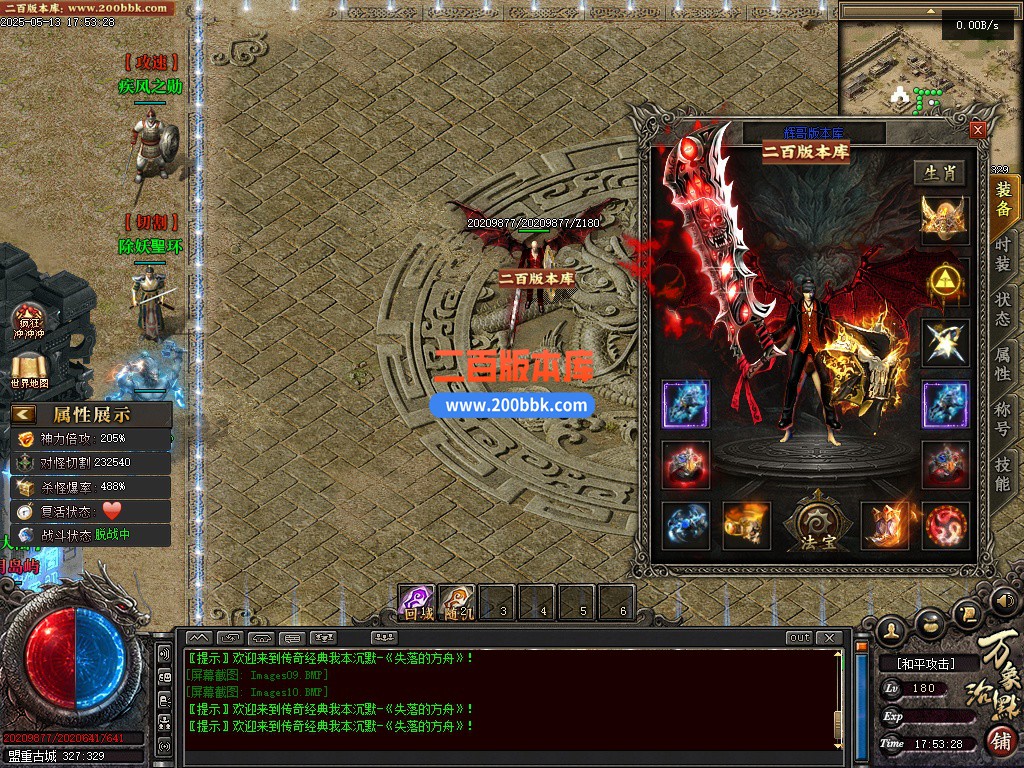Close the equipment panel
This screenshot has height=768, width=1024.
point(978,130)
